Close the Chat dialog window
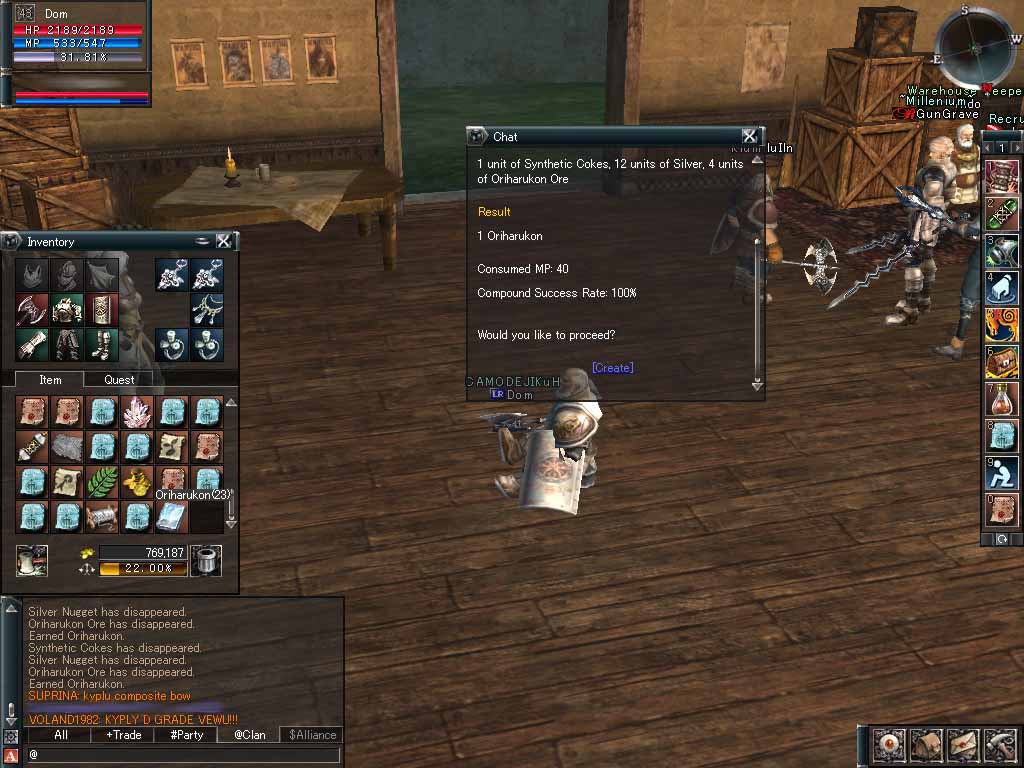This screenshot has width=1024, height=768. [x=749, y=136]
